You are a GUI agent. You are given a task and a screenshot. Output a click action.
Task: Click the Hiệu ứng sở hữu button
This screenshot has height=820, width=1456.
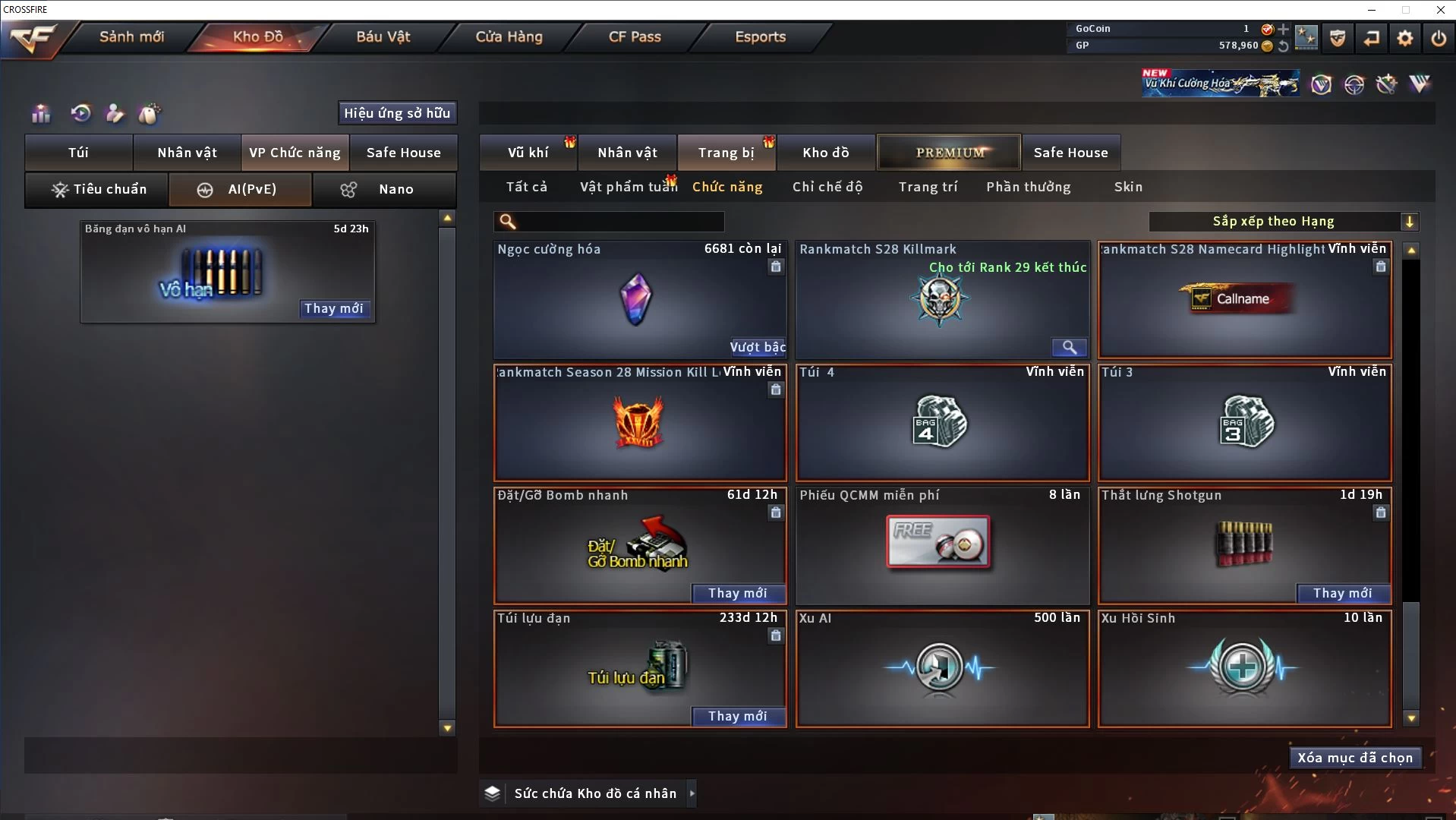(x=397, y=113)
